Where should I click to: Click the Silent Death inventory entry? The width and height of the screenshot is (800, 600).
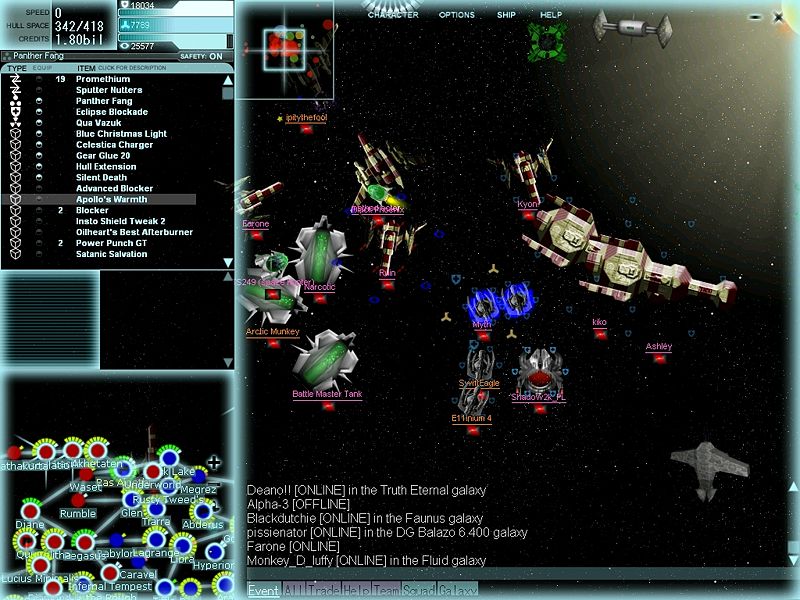click(101, 177)
